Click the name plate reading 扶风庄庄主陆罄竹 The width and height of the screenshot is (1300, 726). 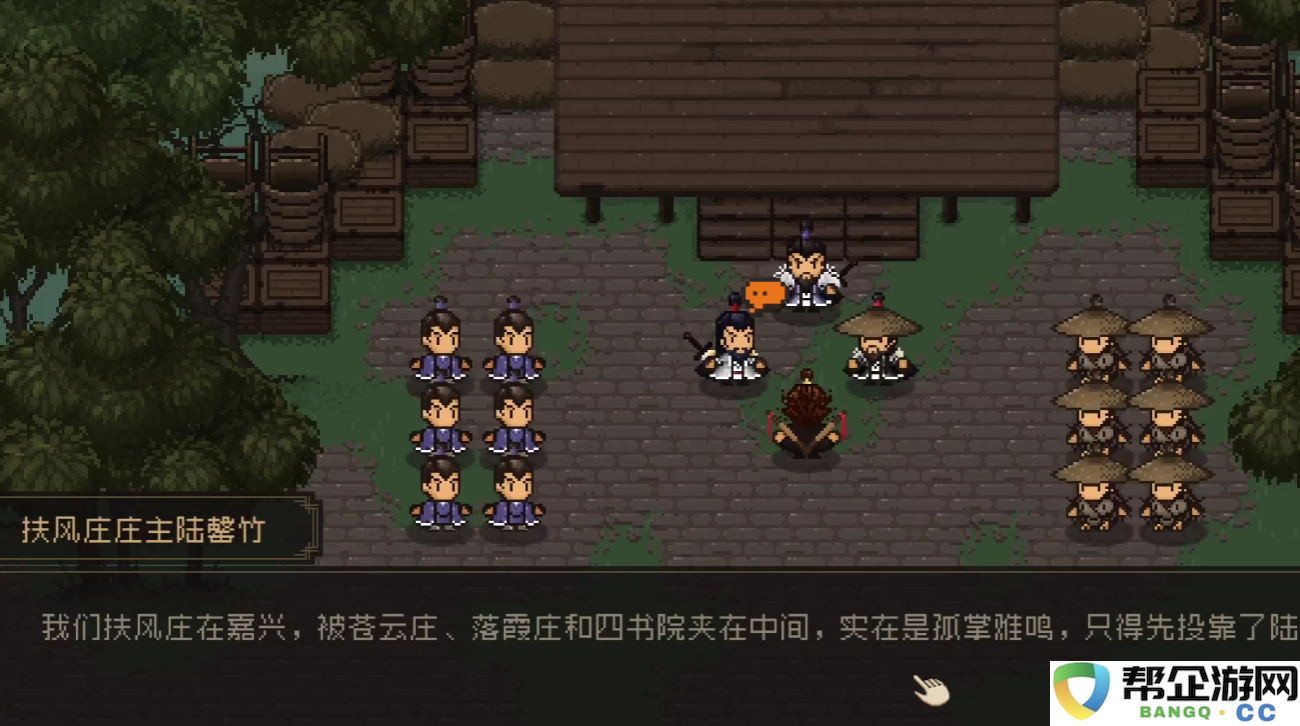145,532
